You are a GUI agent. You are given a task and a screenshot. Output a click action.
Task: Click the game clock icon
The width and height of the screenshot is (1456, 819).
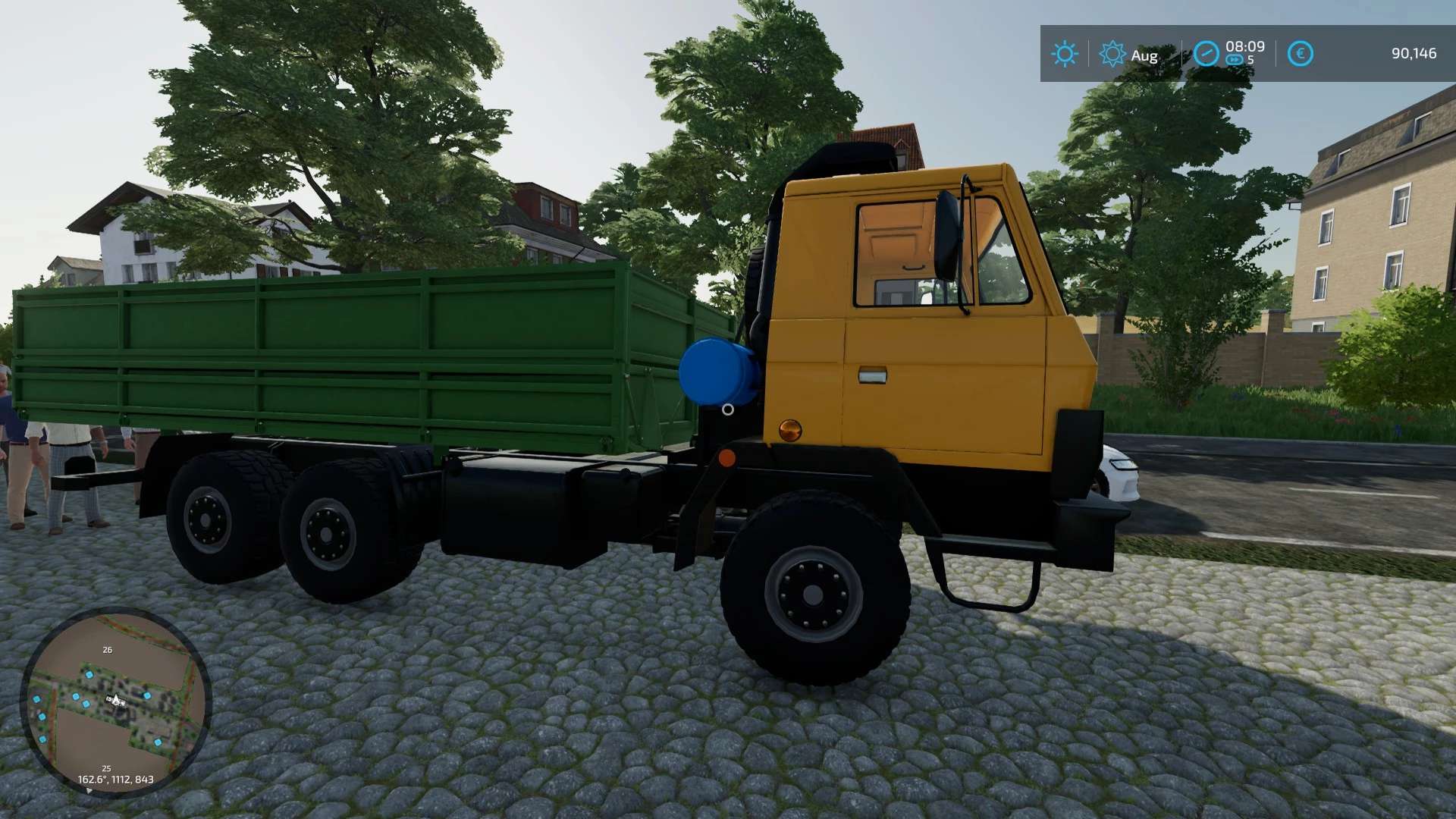tap(1206, 54)
